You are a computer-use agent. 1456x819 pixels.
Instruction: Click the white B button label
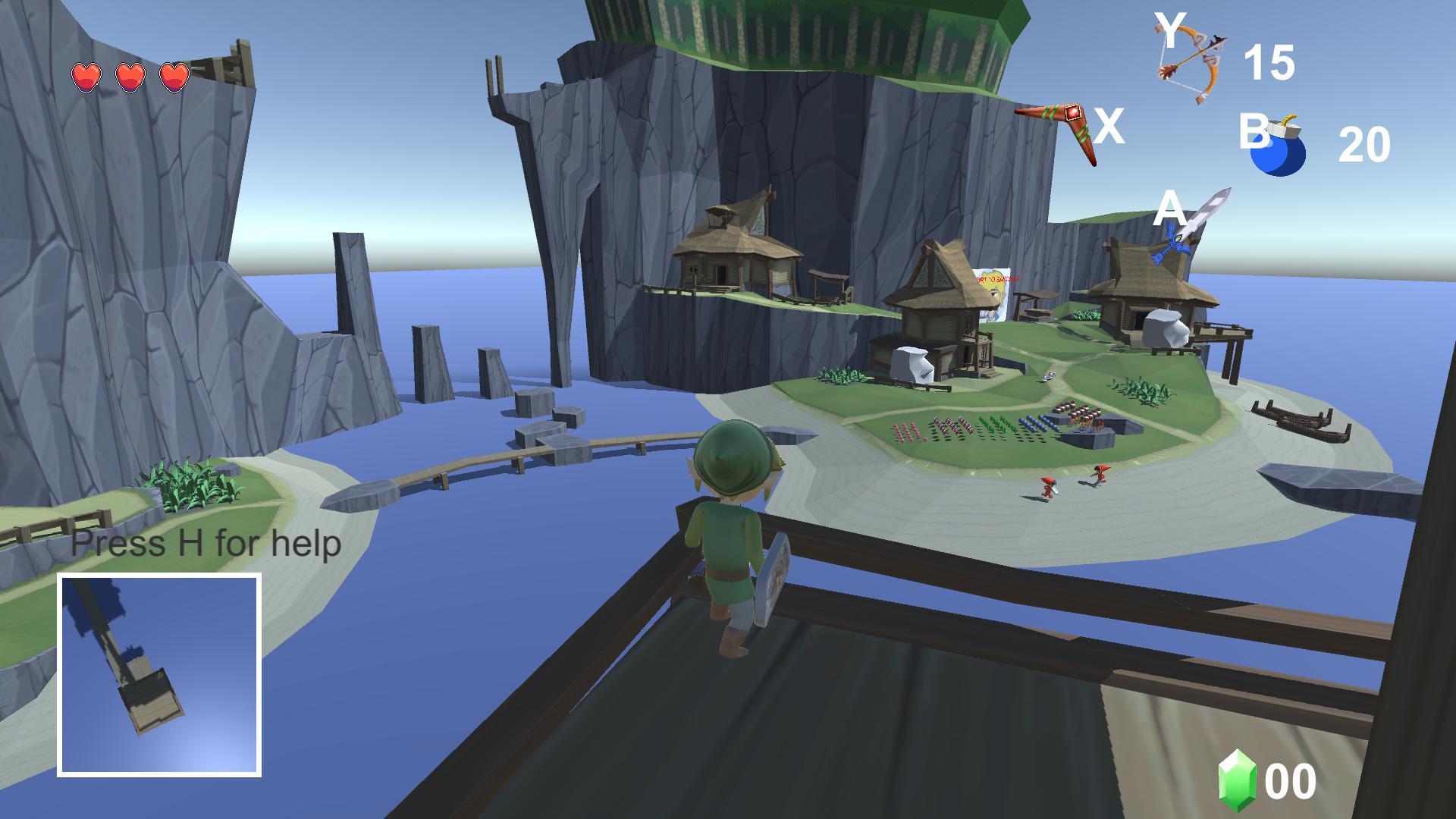tap(1255, 129)
